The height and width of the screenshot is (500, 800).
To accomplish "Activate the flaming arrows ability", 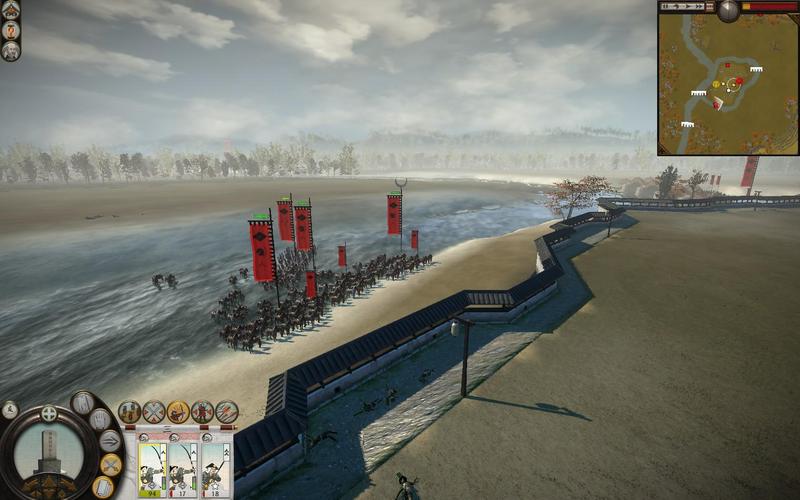I will (227, 411).
